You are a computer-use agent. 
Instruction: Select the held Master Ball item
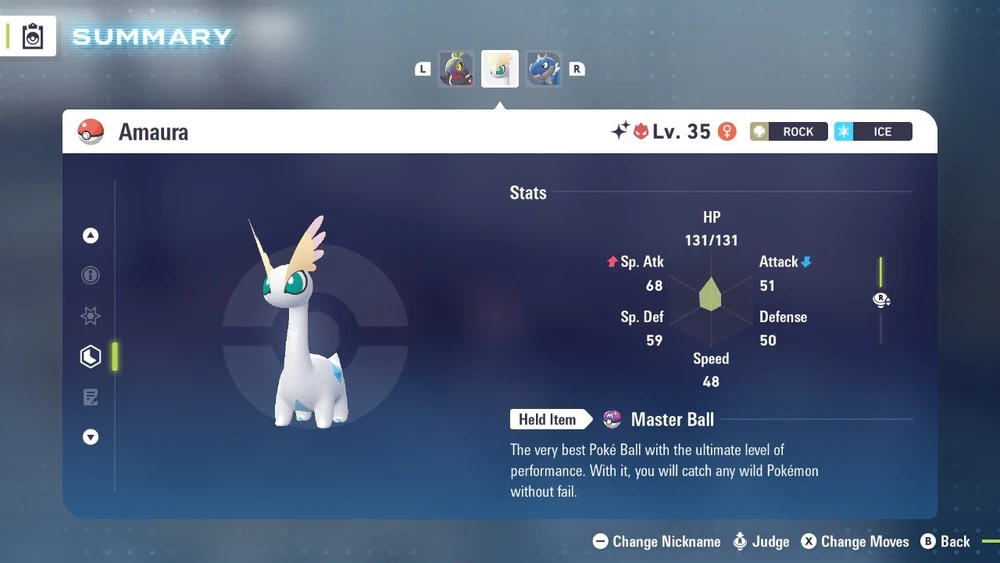tap(672, 420)
